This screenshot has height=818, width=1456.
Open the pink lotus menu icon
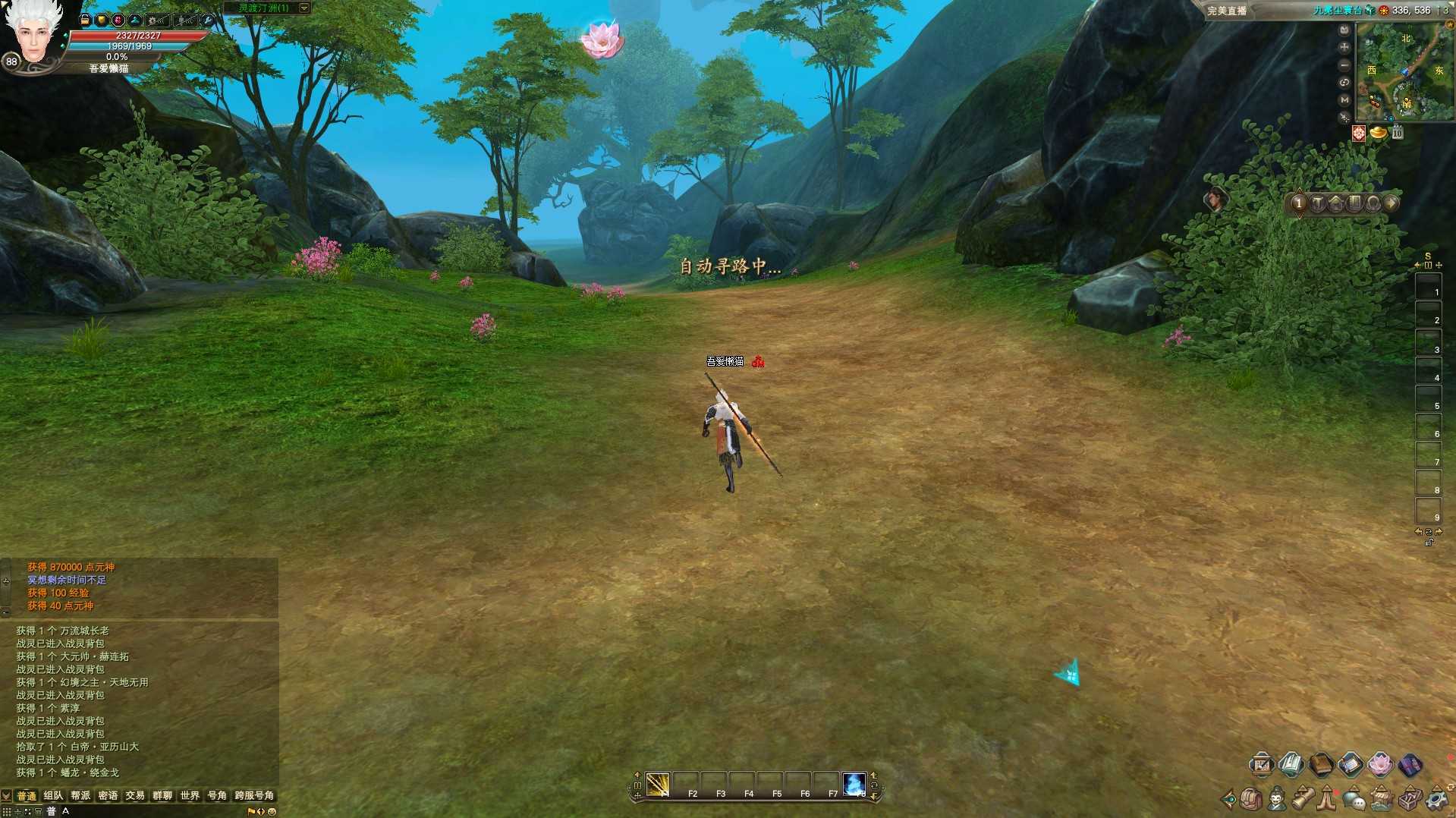pos(1380,764)
